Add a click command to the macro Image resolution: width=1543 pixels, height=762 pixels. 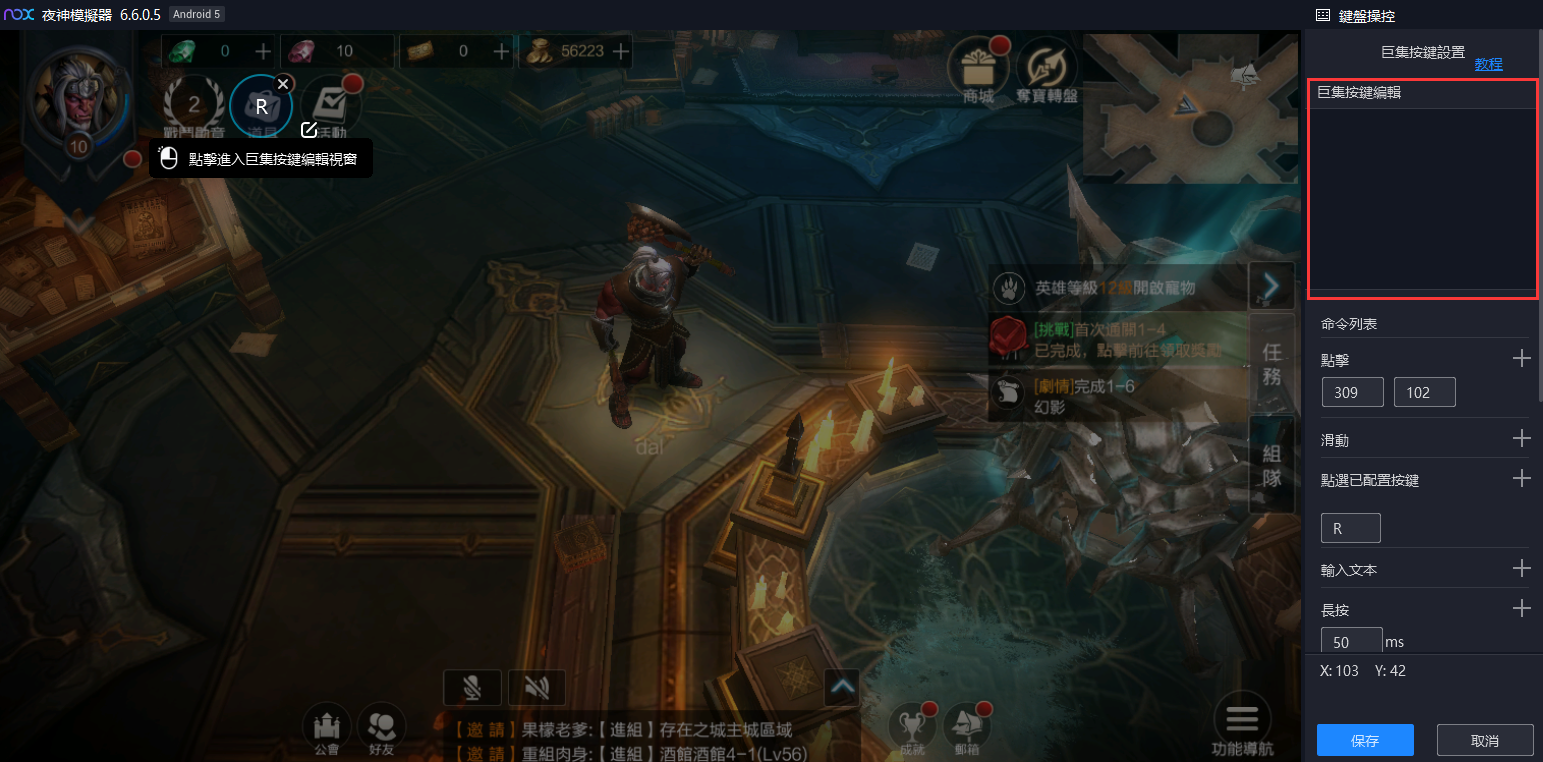point(1521,359)
